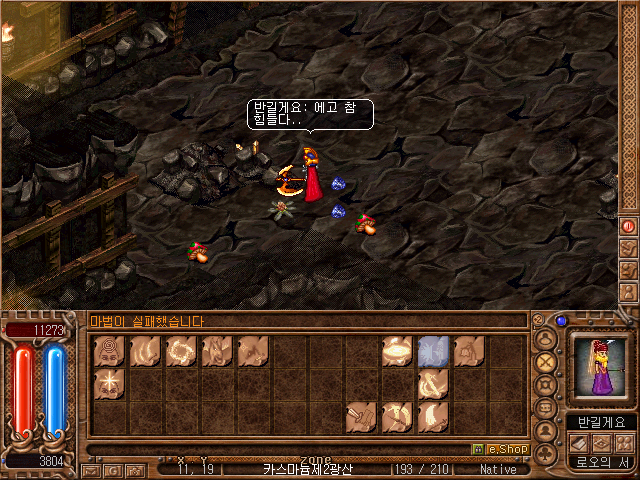Click the envelope mail button
640x480 pixels.
(91, 469)
